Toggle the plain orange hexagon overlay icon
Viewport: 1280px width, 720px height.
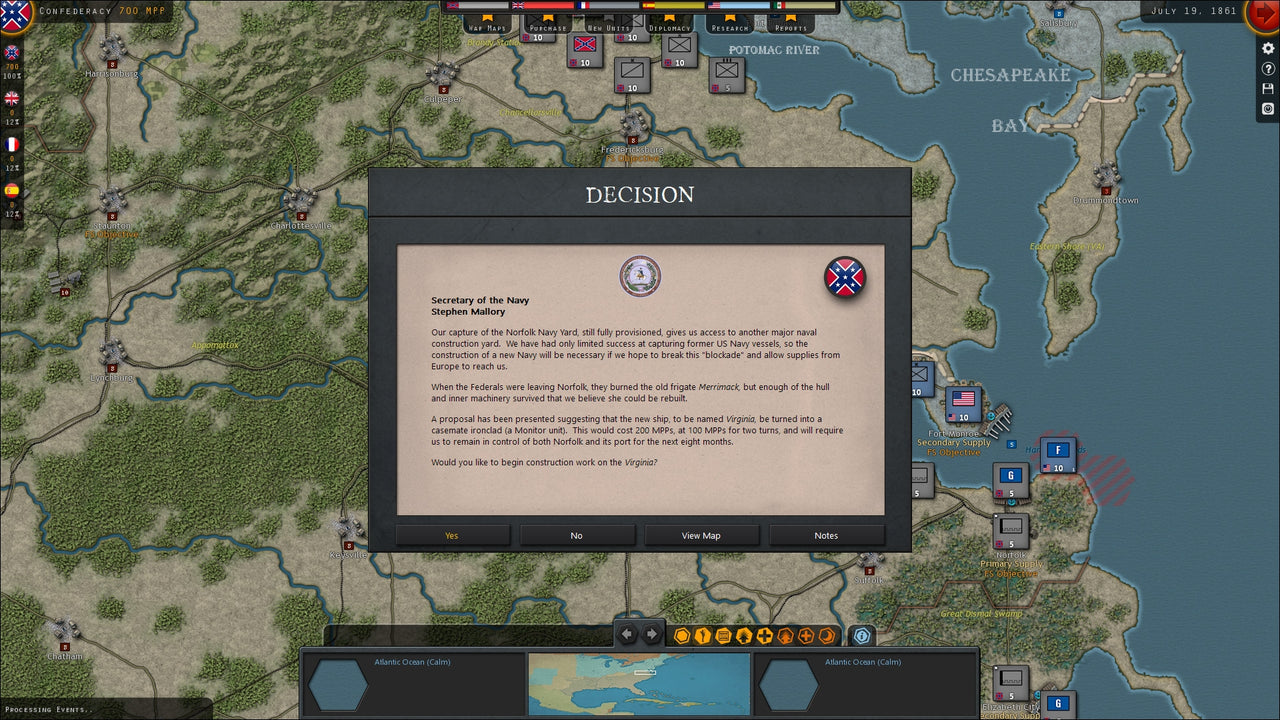pos(681,635)
